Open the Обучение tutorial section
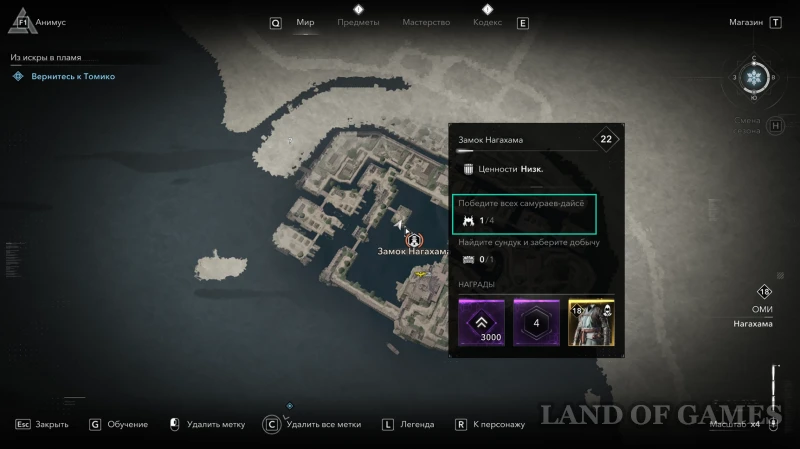 tap(119, 424)
